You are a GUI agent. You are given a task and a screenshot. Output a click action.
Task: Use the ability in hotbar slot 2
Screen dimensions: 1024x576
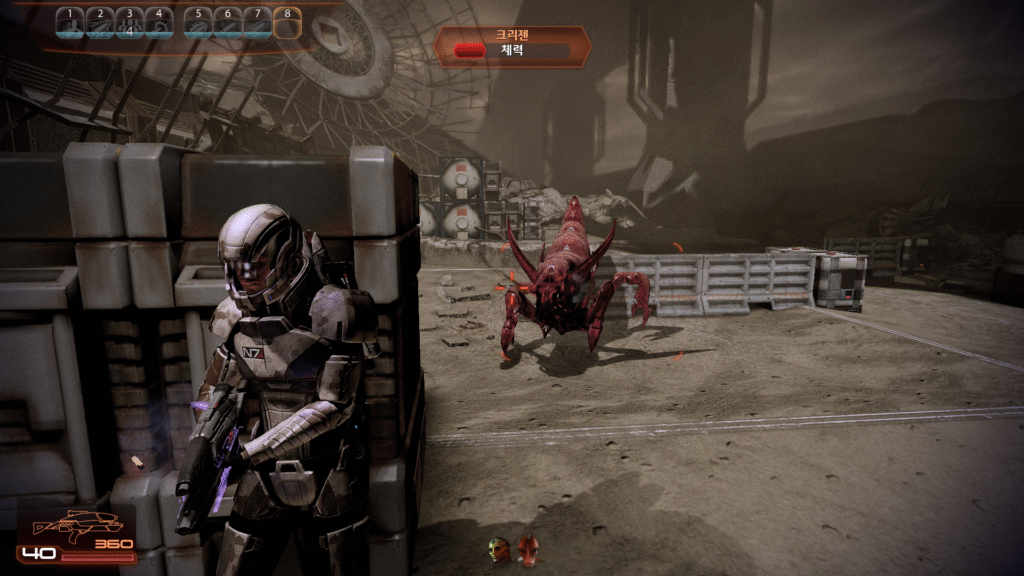pyautogui.click(x=100, y=22)
